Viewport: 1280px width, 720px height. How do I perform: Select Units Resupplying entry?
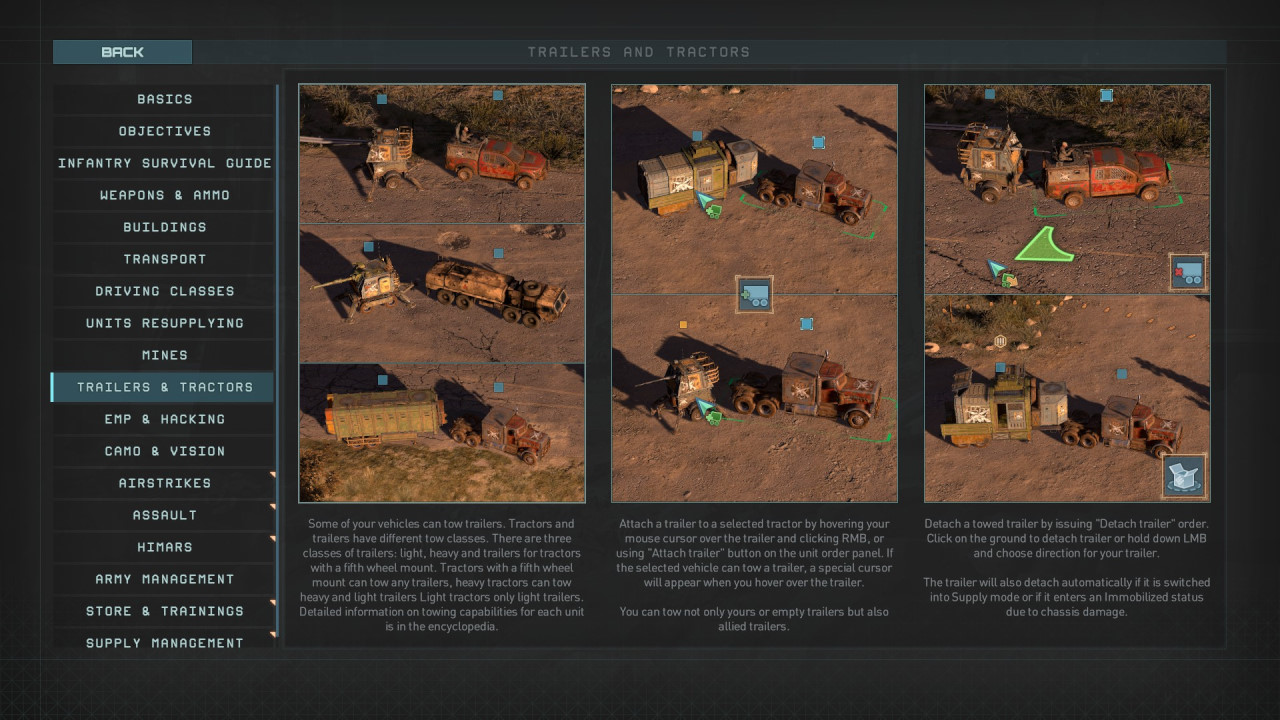click(164, 323)
